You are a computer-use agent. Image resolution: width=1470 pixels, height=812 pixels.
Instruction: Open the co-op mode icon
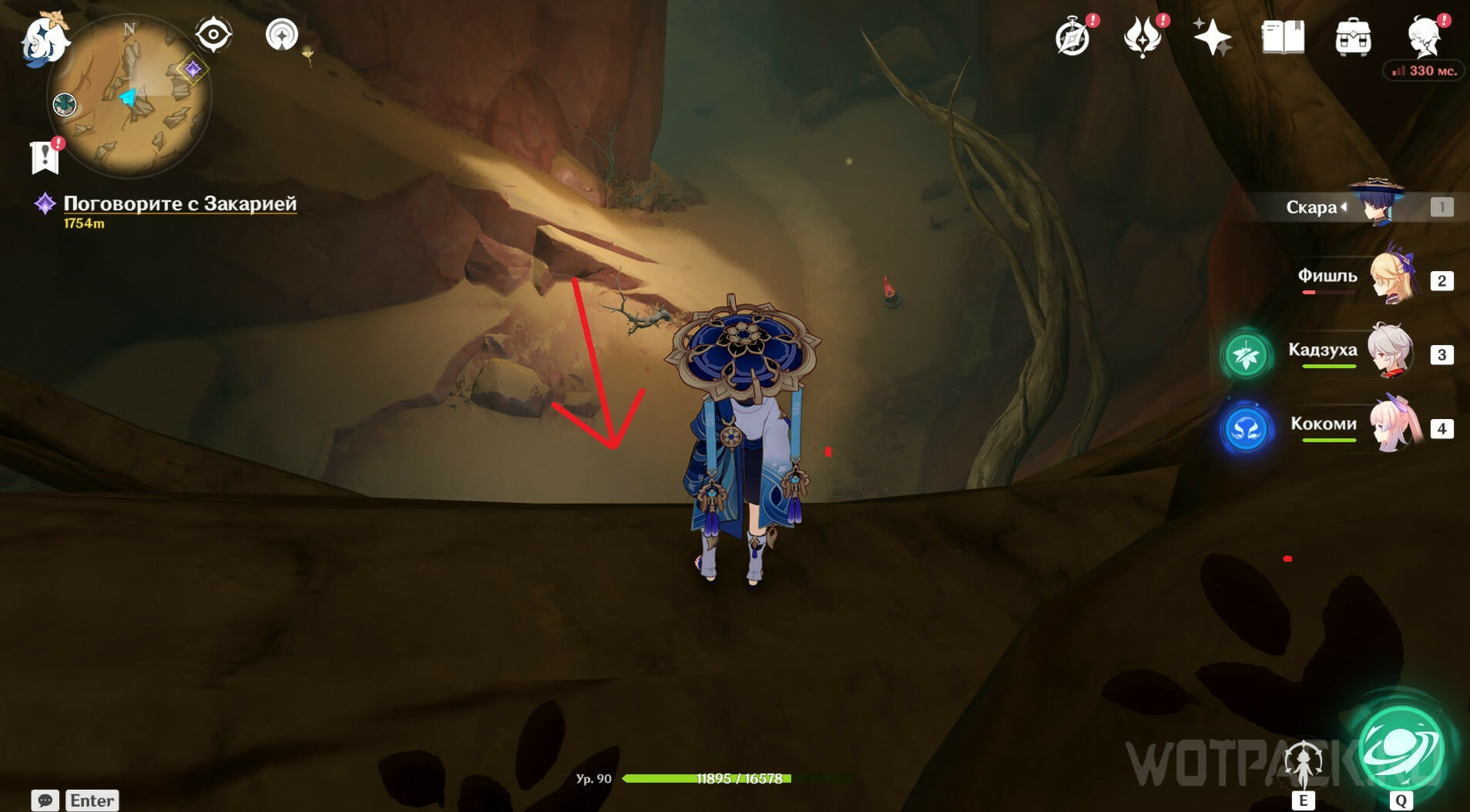[282, 35]
